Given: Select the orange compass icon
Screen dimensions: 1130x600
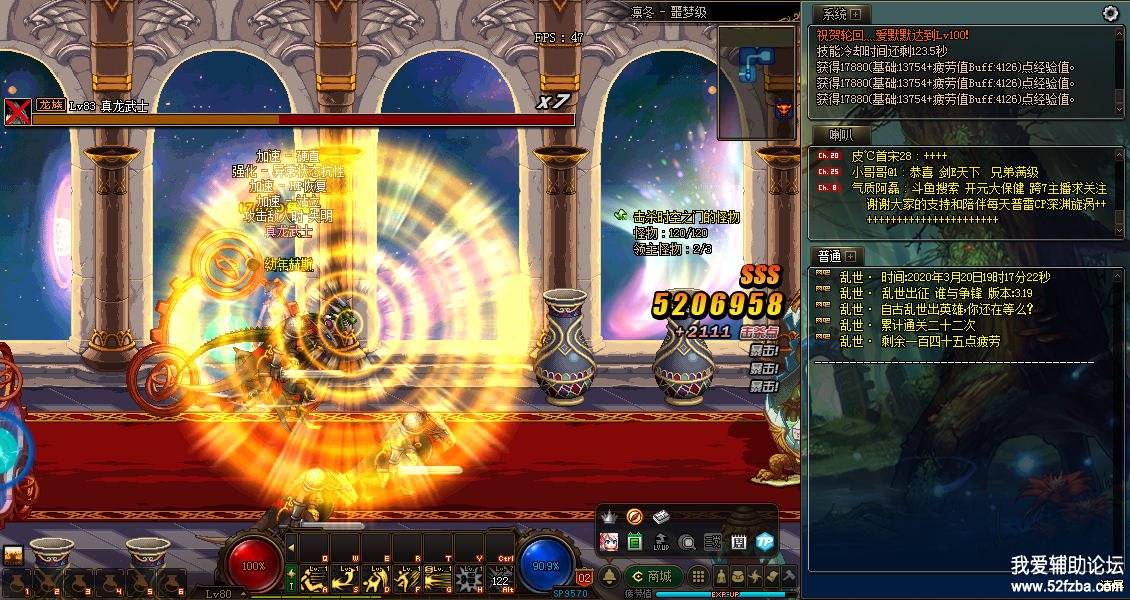Looking at the screenshot, I should point(634,517).
